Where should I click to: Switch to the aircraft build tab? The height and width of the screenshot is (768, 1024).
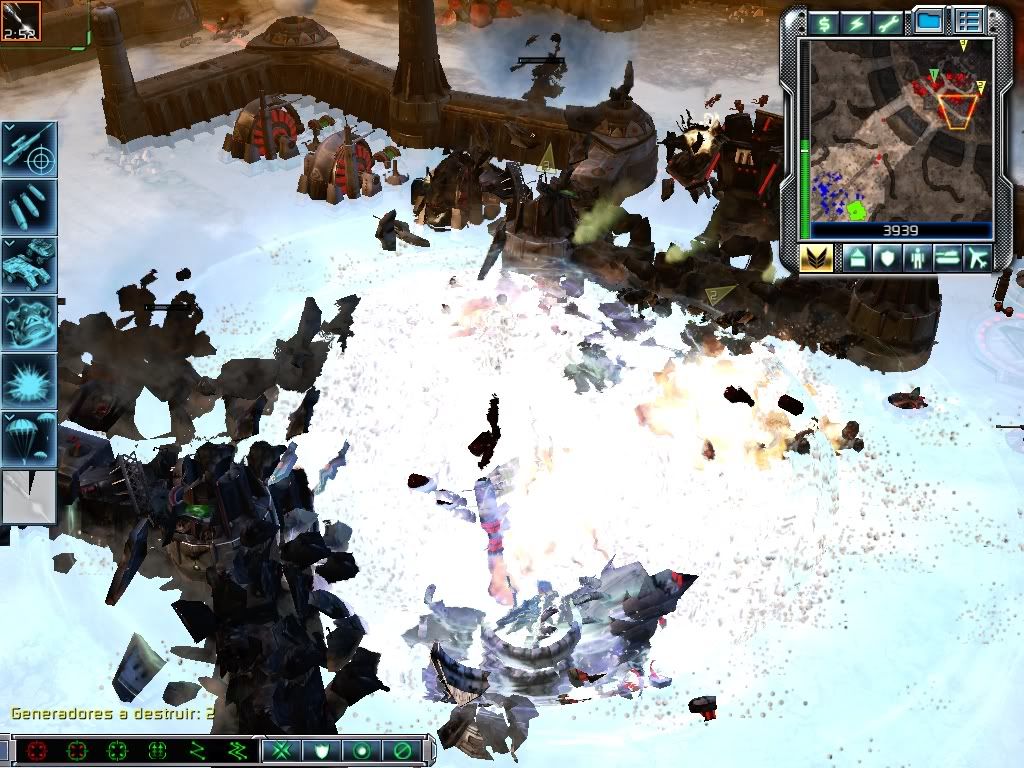(977, 258)
